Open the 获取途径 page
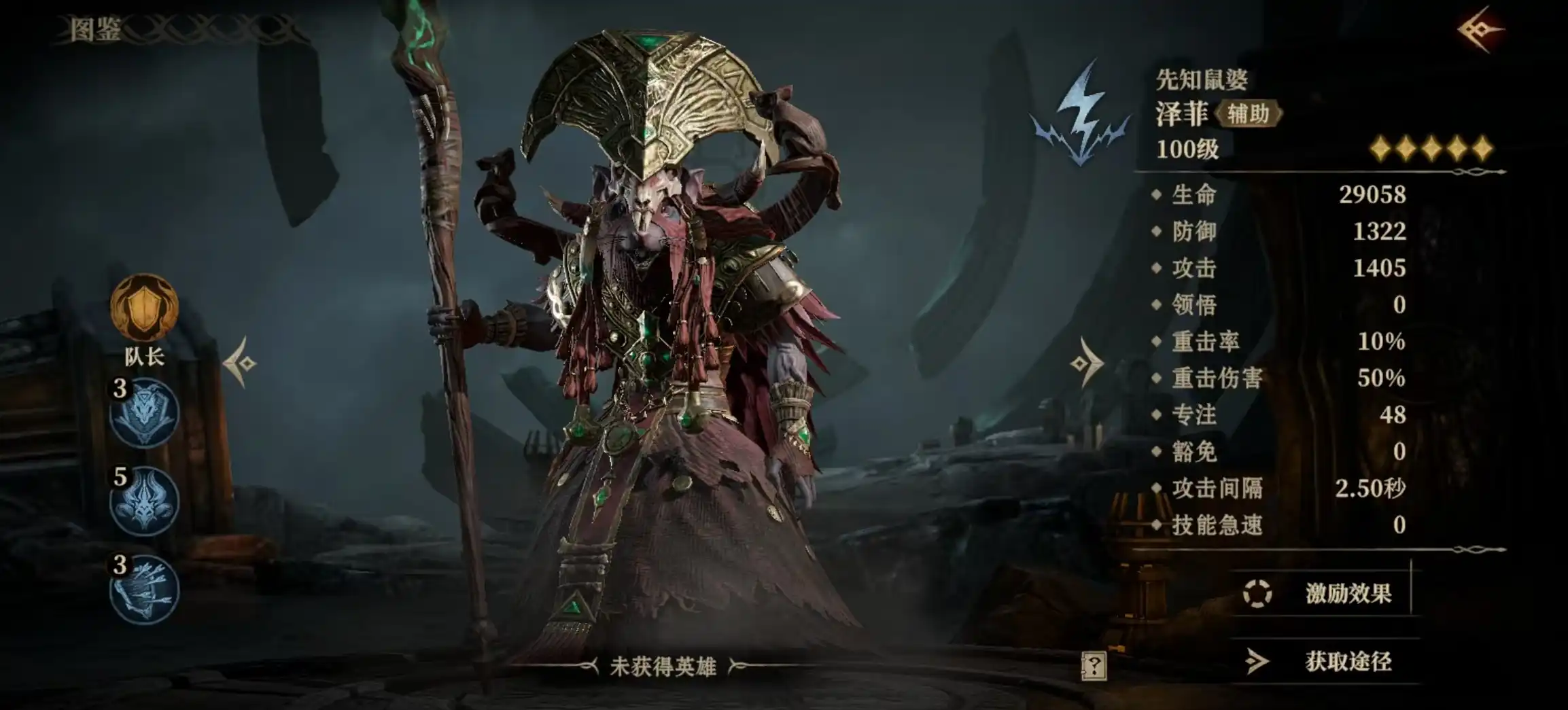Image resolution: width=1568 pixels, height=710 pixels. pyautogui.click(x=1324, y=661)
